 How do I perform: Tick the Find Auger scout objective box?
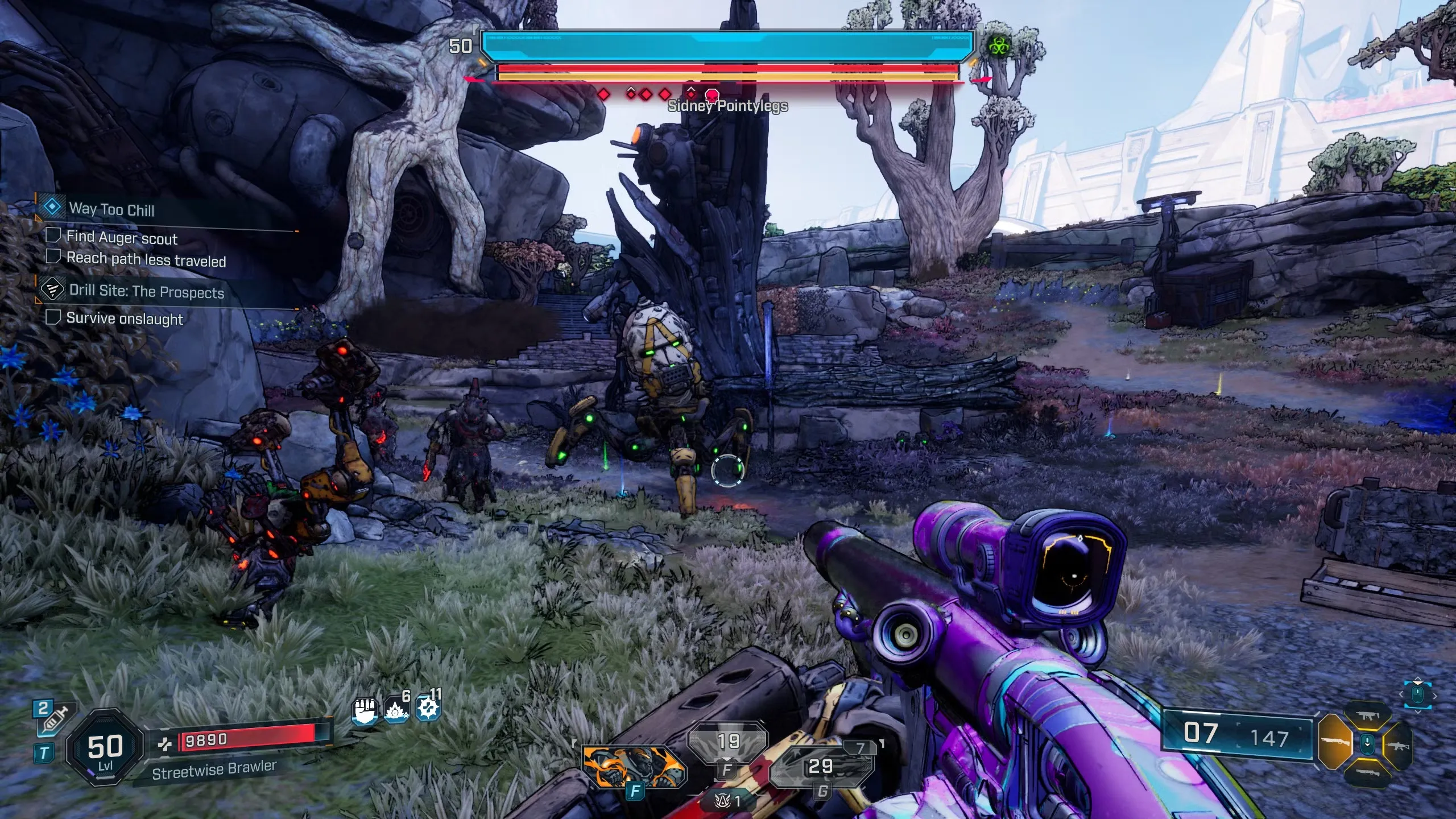[53, 235]
